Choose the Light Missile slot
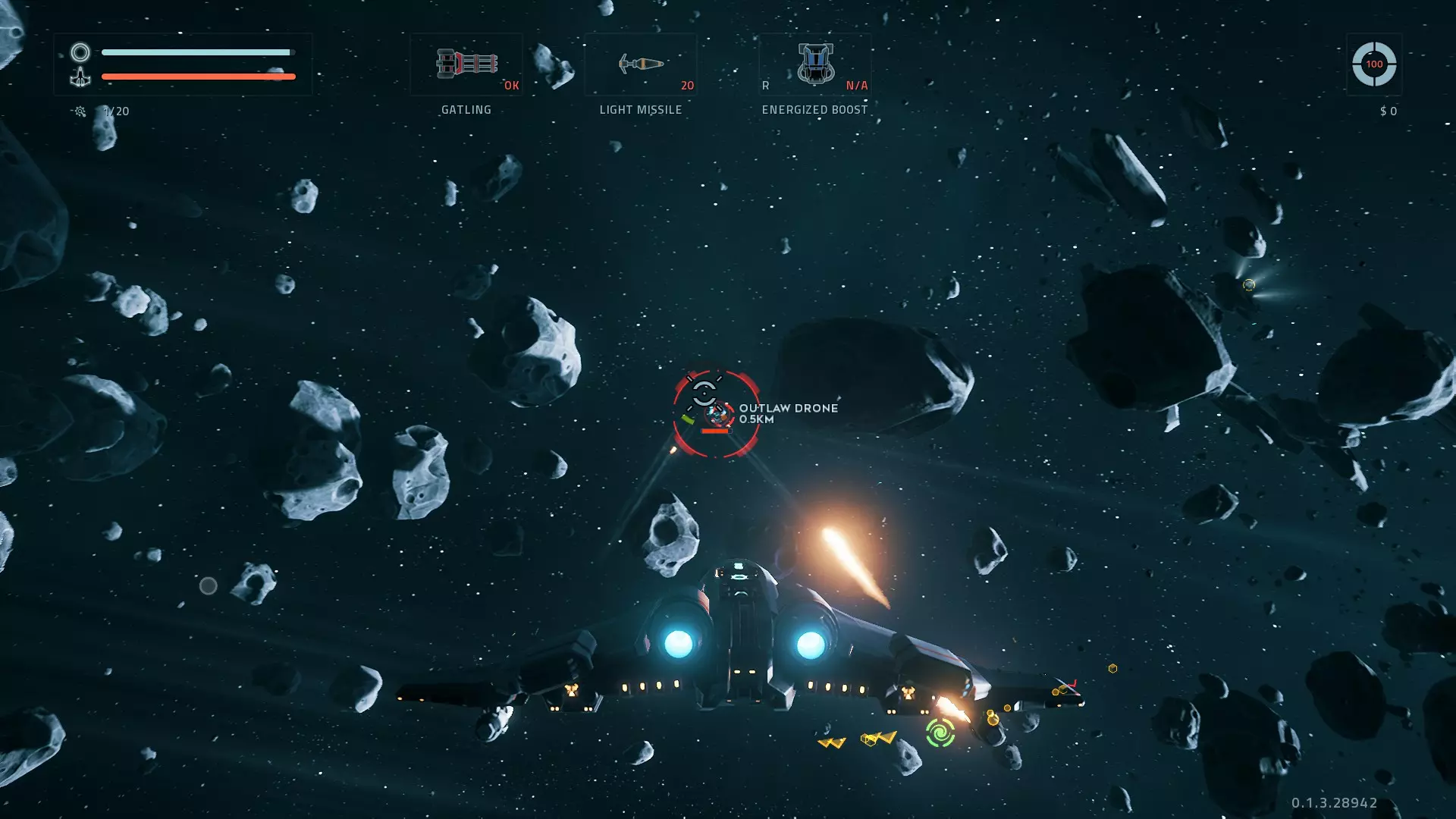The width and height of the screenshot is (1456, 819). [x=641, y=64]
